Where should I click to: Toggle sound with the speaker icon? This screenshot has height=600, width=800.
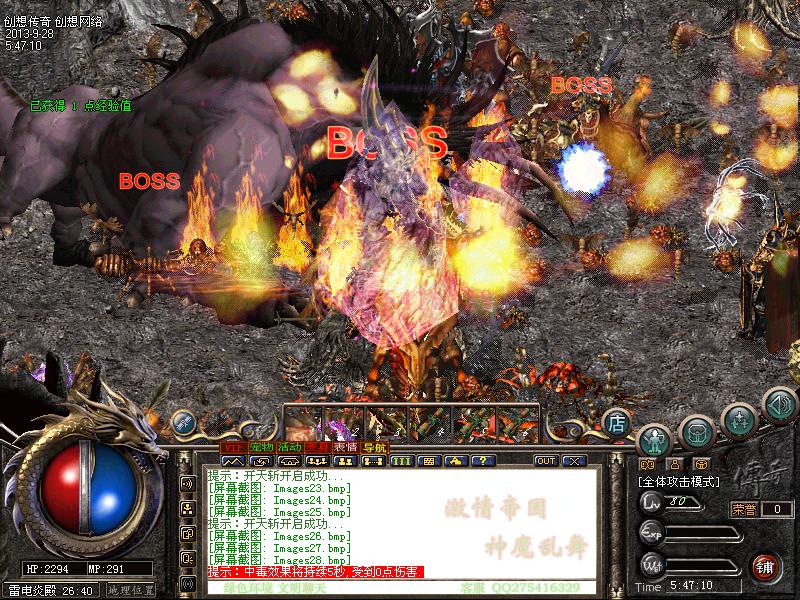778,406
